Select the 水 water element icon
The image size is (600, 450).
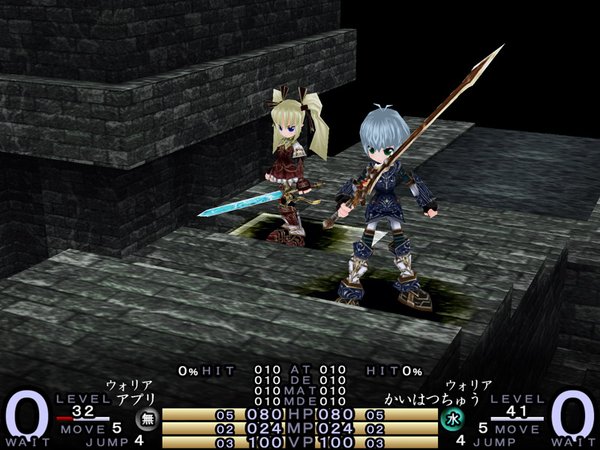point(452,420)
